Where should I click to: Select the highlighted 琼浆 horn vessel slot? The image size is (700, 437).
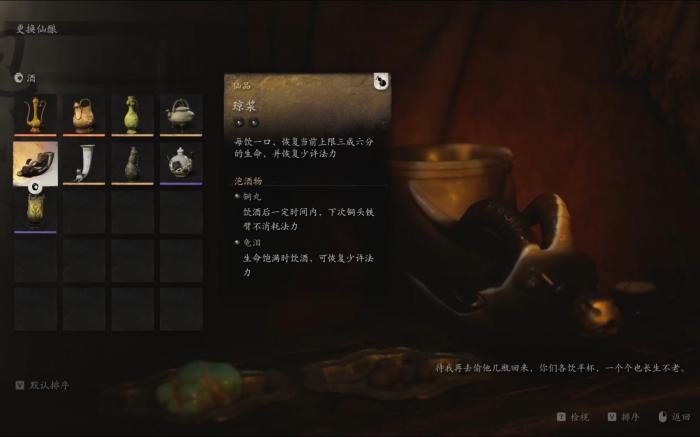[x=35, y=163]
